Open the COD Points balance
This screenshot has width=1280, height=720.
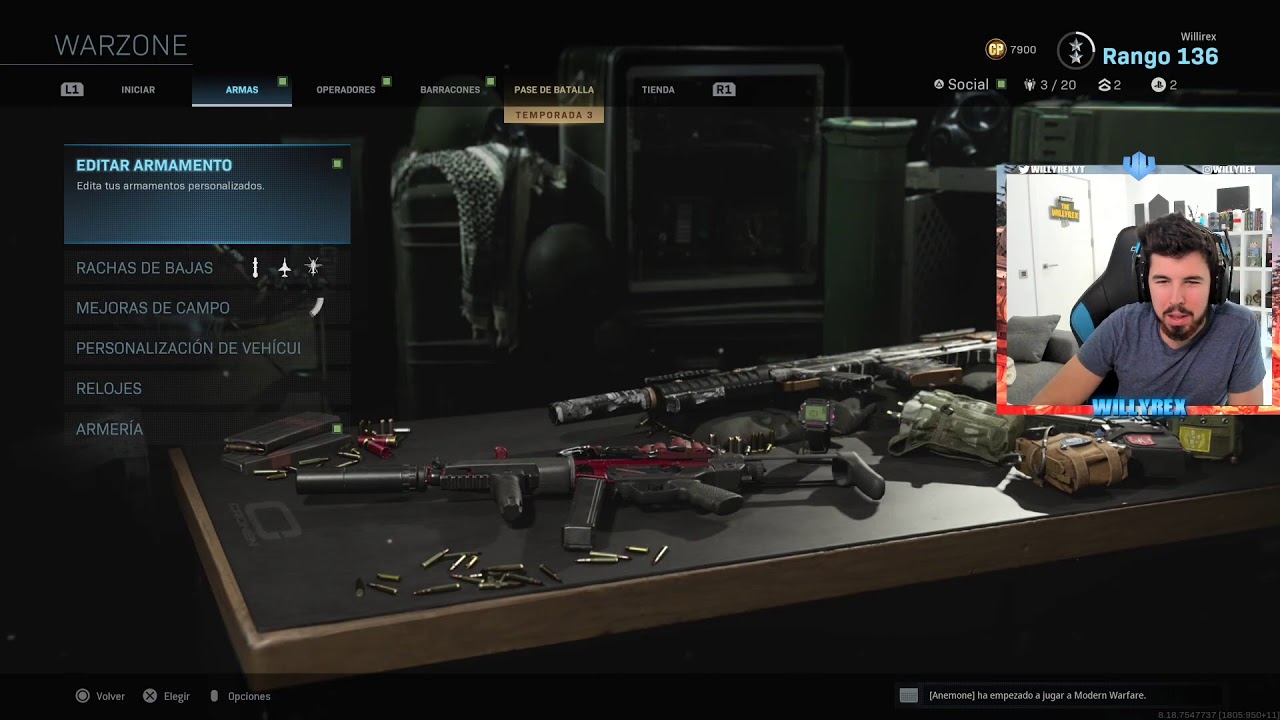[x=1011, y=49]
